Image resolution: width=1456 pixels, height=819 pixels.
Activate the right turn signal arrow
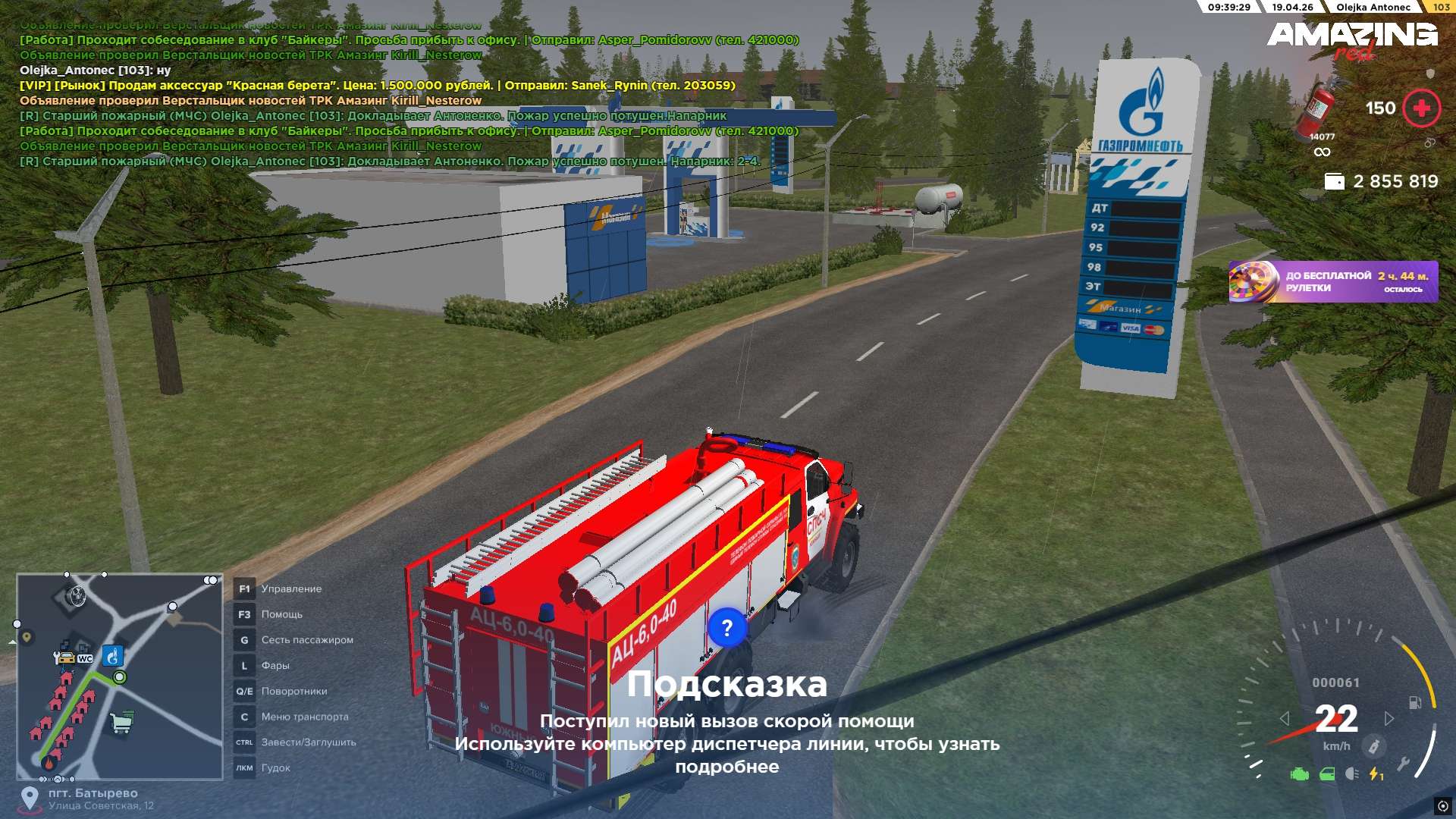tap(1389, 718)
